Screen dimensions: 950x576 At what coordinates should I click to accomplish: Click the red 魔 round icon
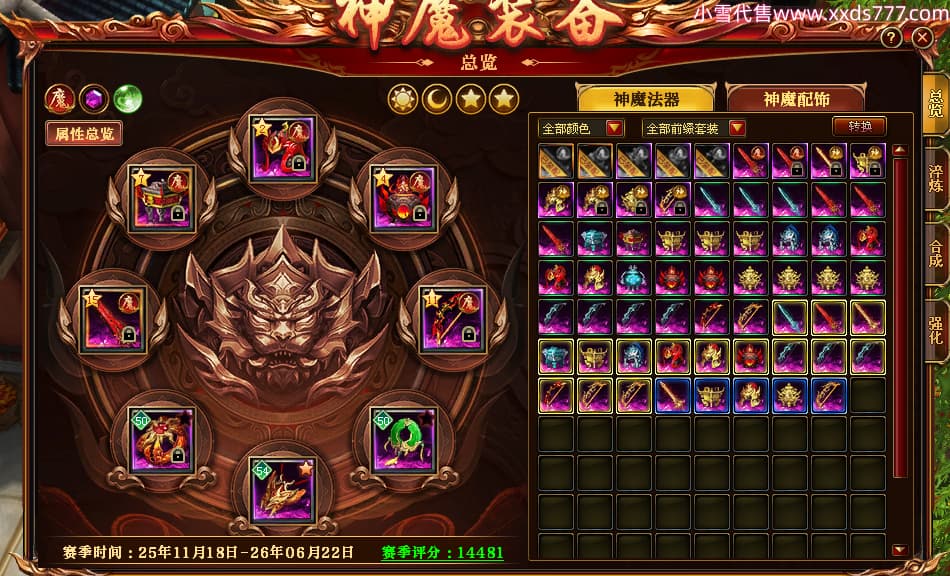[59, 99]
